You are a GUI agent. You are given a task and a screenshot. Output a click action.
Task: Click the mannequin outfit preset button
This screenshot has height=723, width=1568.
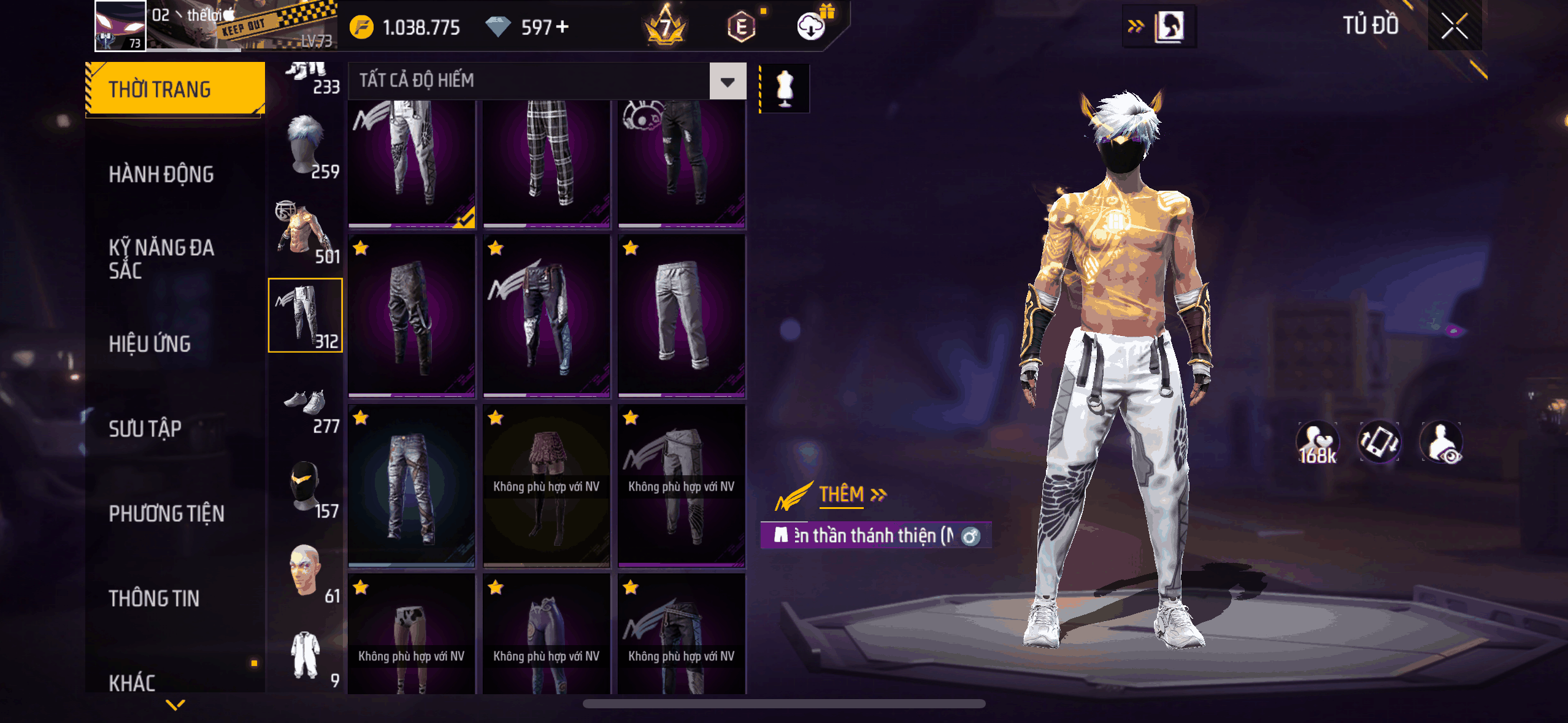click(x=785, y=88)
